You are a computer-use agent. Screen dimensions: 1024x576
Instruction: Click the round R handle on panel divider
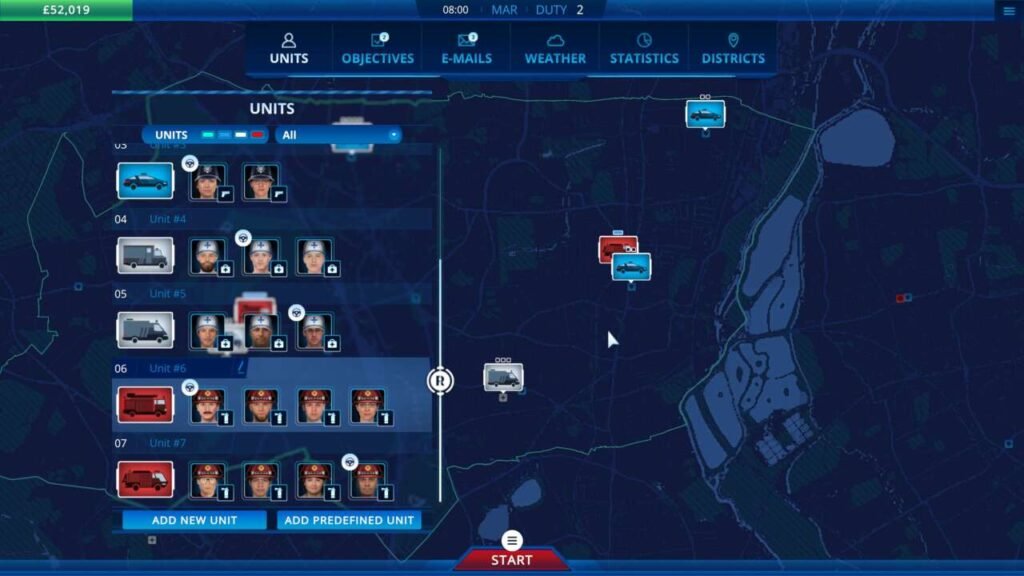(x=440, y=380)
